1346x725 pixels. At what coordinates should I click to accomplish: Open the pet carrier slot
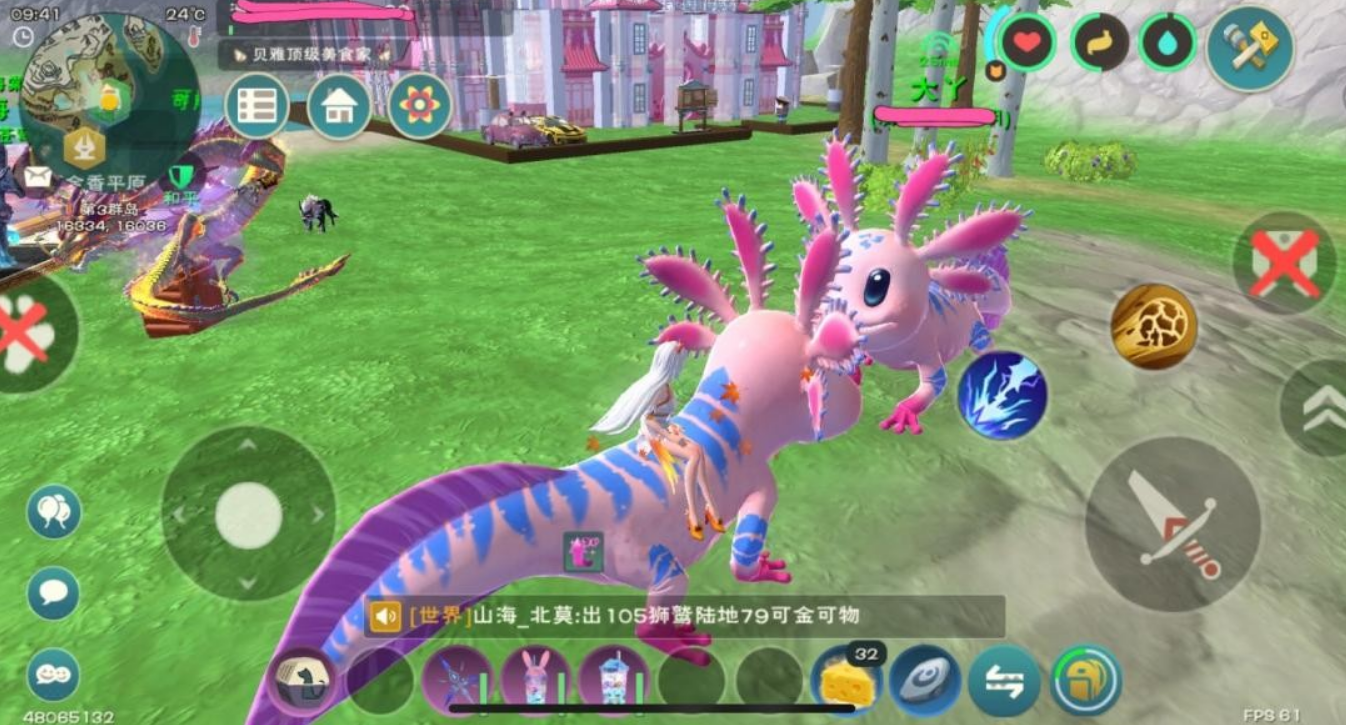304,681
